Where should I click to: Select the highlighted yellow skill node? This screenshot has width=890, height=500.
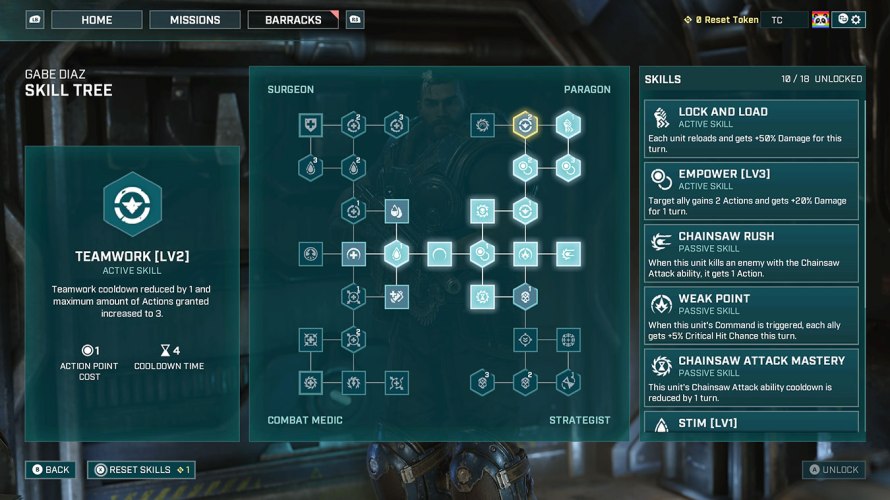tap(525, 125)
